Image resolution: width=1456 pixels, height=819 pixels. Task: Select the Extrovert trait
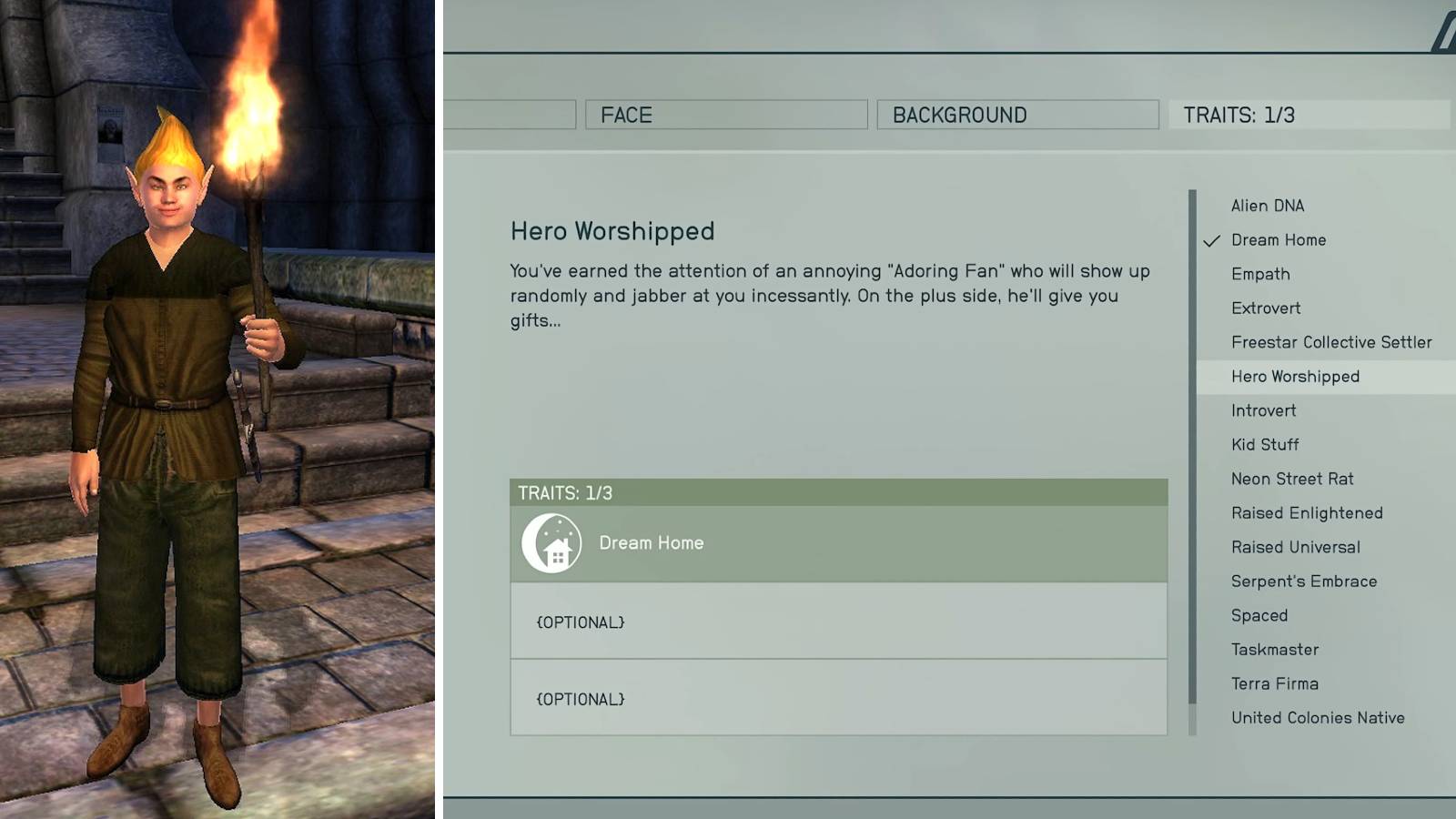[1265, 308]
